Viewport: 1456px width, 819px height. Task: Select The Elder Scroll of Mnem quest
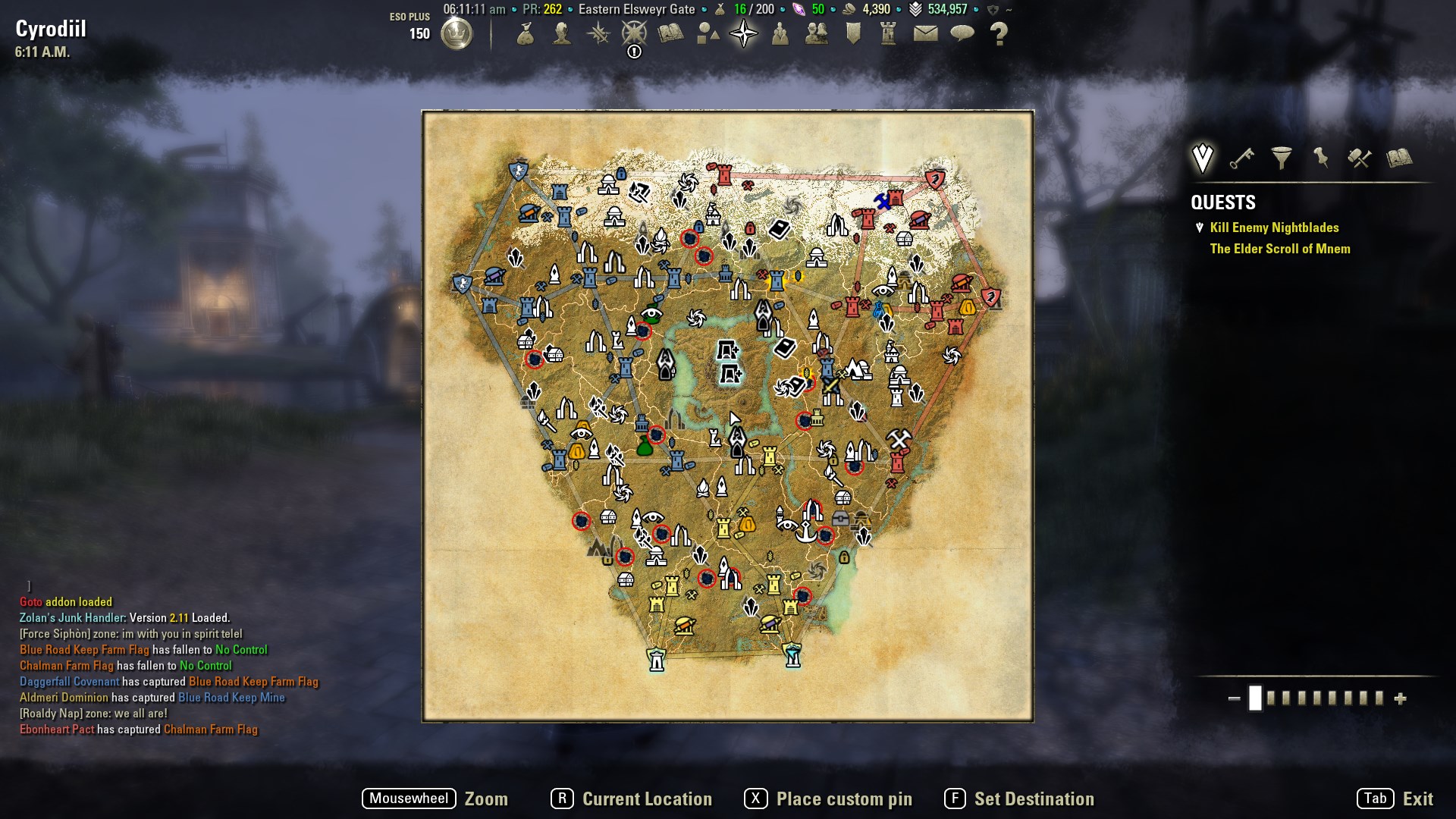pos(1280,249)
